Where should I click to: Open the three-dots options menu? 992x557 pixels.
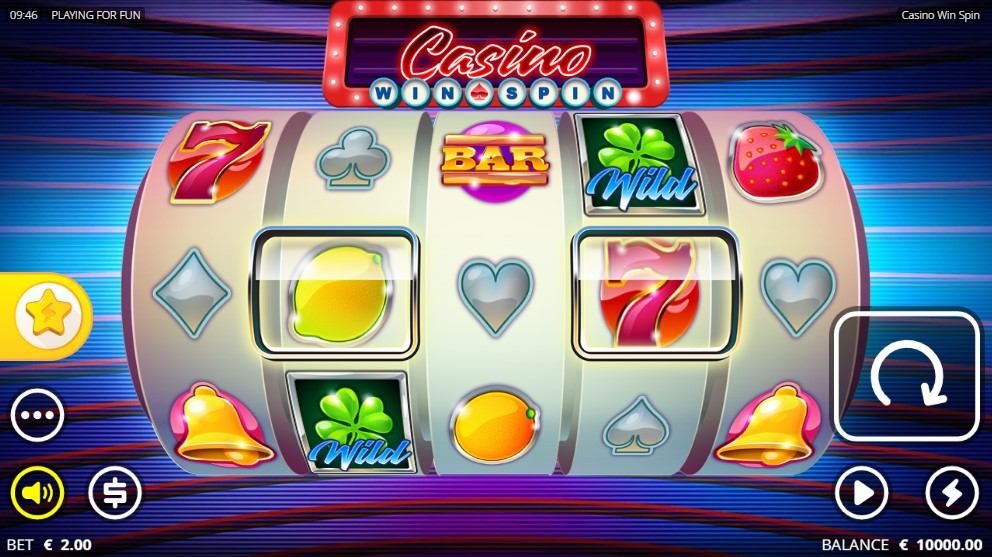(38, 415)
